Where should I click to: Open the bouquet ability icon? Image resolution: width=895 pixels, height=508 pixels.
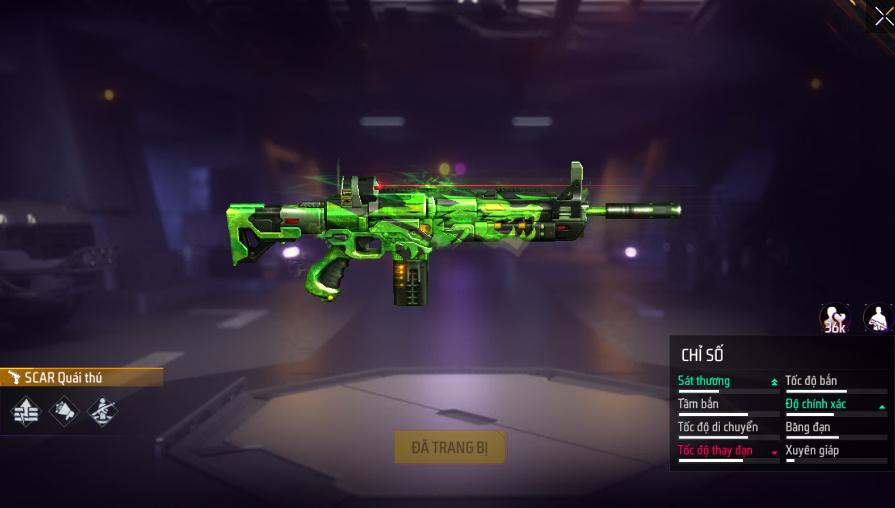[x=64, y=411]
